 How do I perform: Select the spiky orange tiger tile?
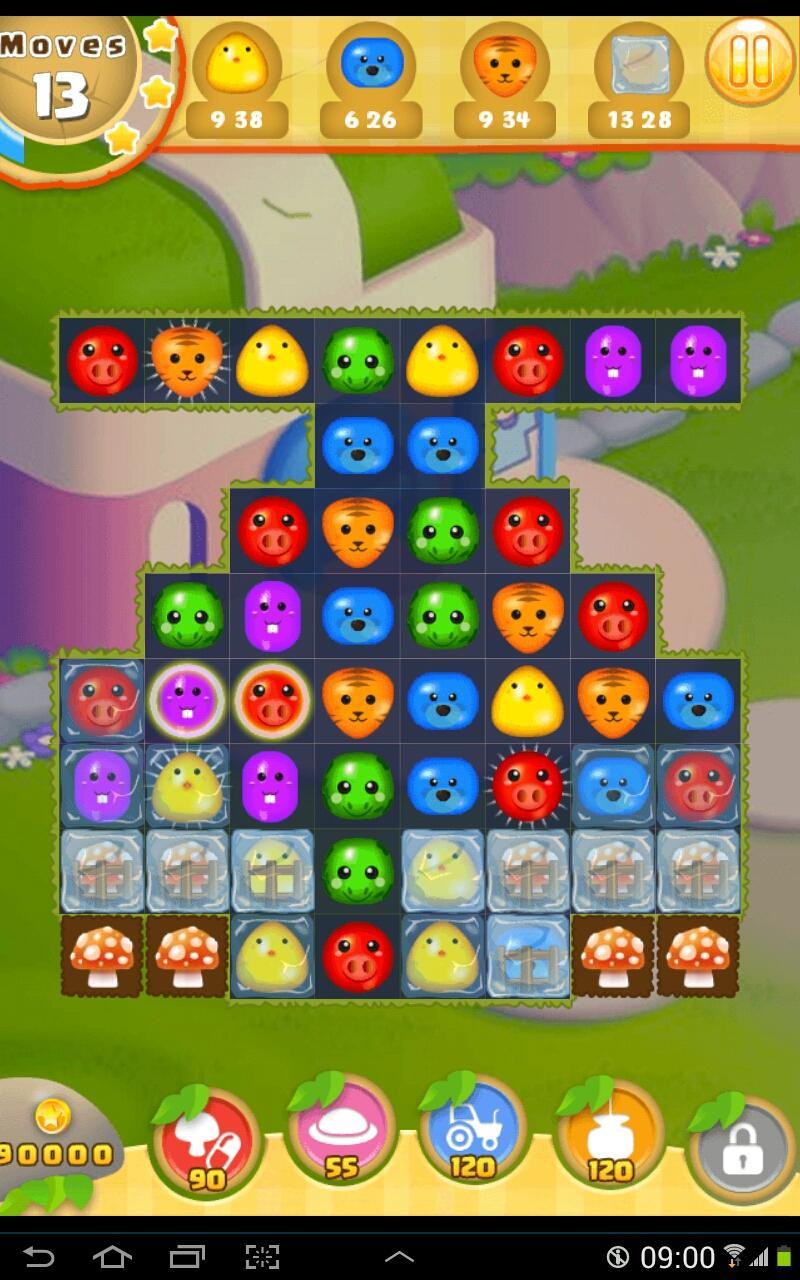point(186,360)
